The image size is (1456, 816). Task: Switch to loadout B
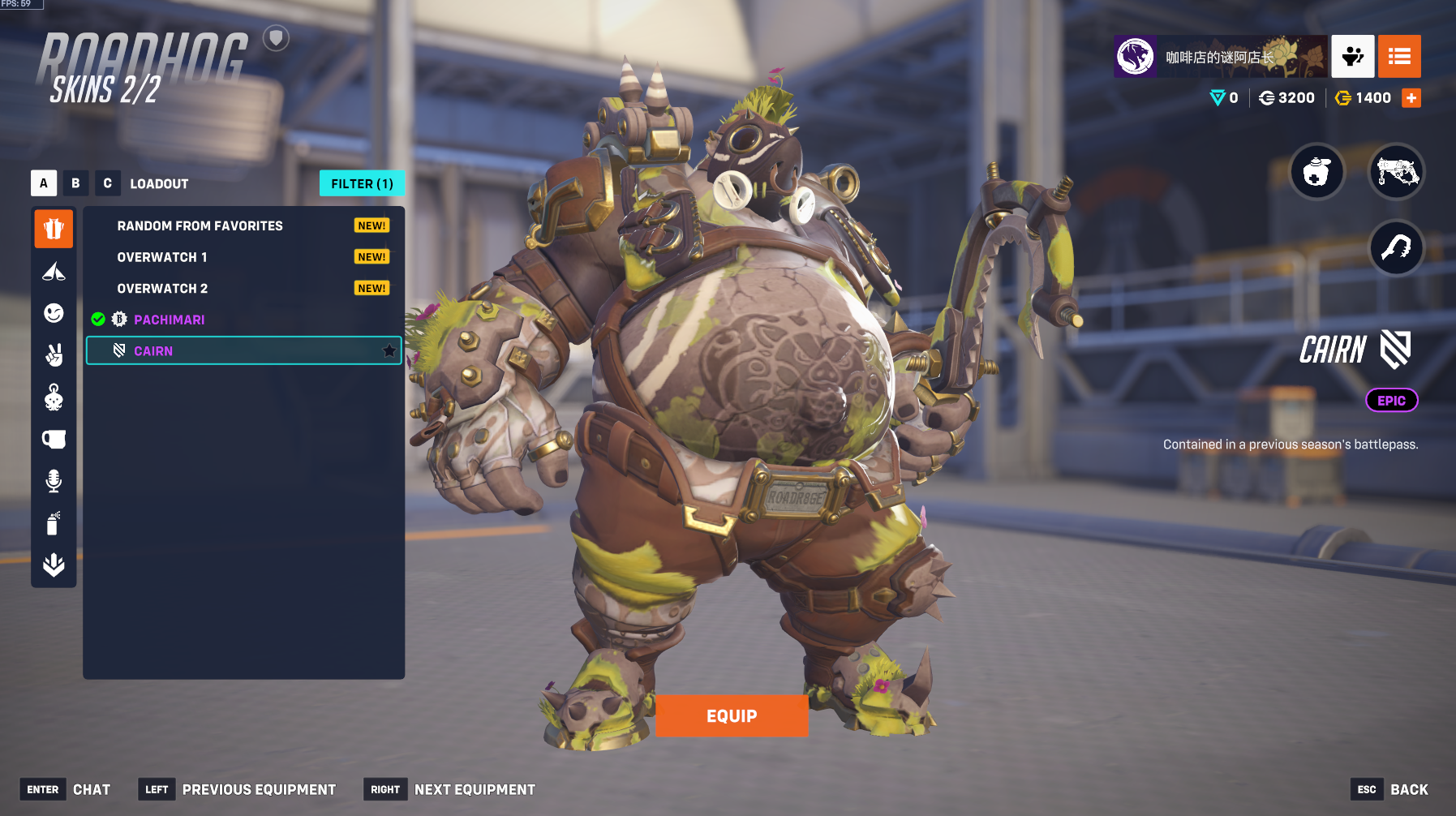coord(75,183)
